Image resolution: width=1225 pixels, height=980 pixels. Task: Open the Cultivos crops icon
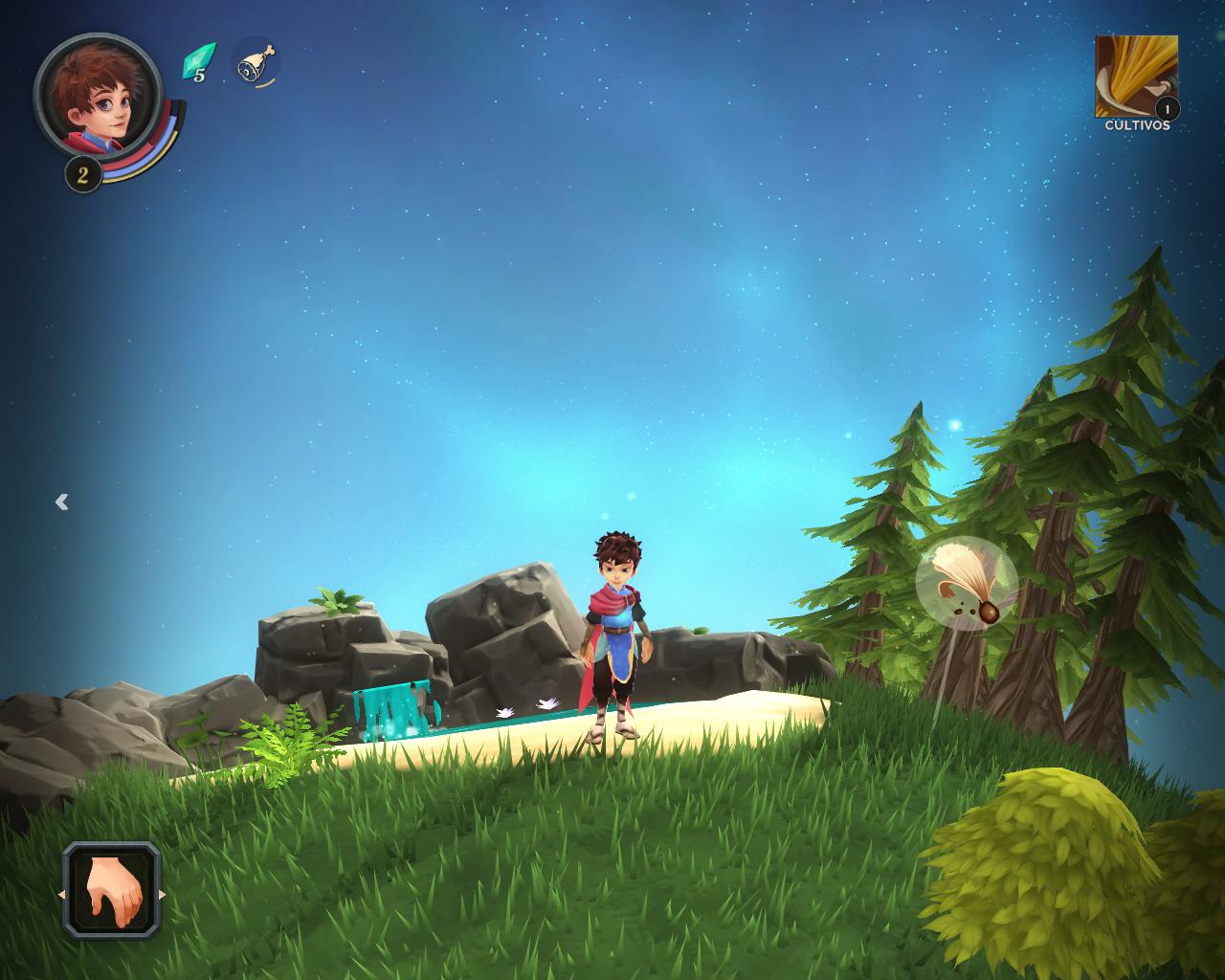[1136, 77]
